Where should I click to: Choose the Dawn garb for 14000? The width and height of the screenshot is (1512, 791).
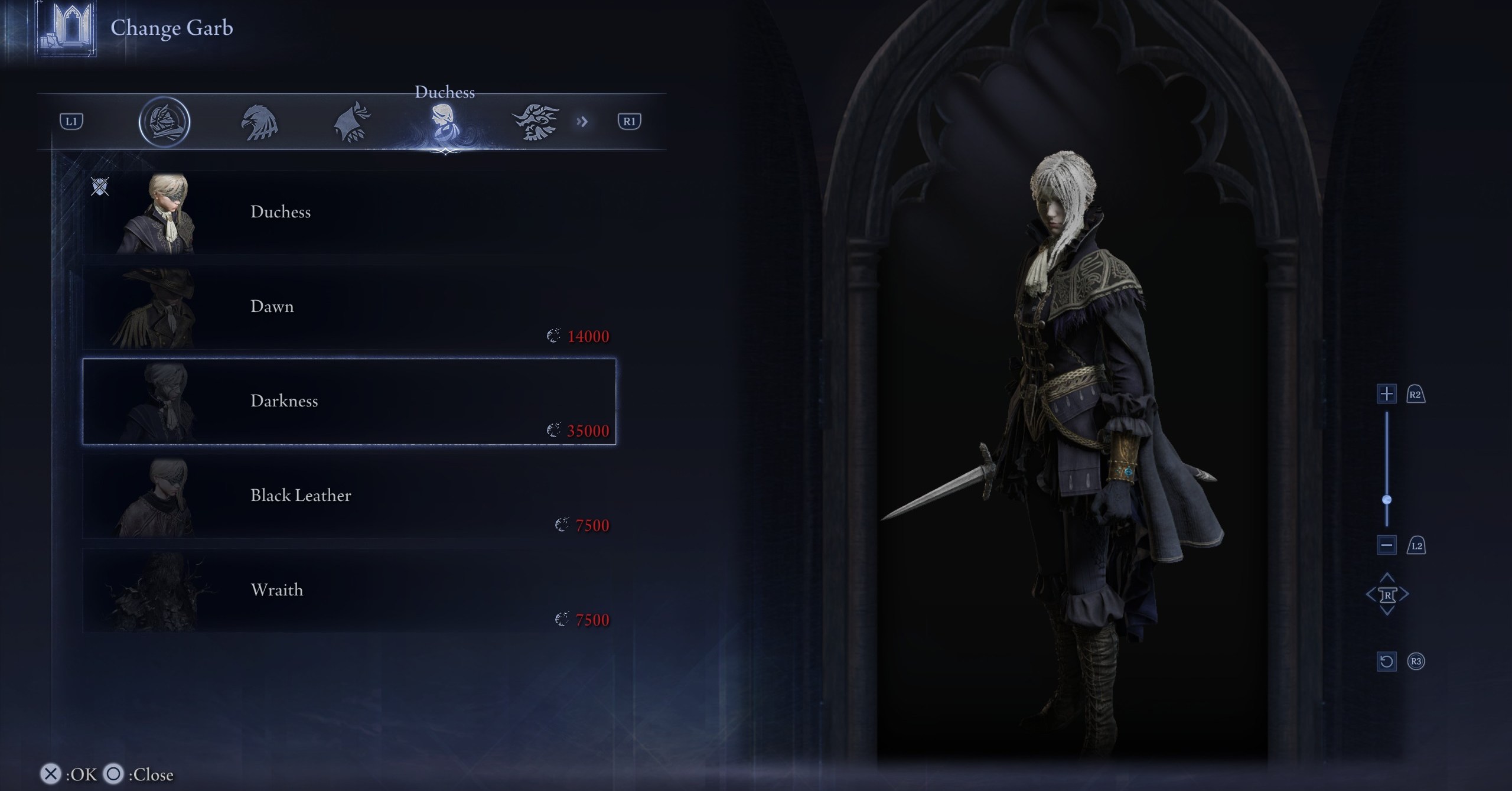[x=348, y=307]
